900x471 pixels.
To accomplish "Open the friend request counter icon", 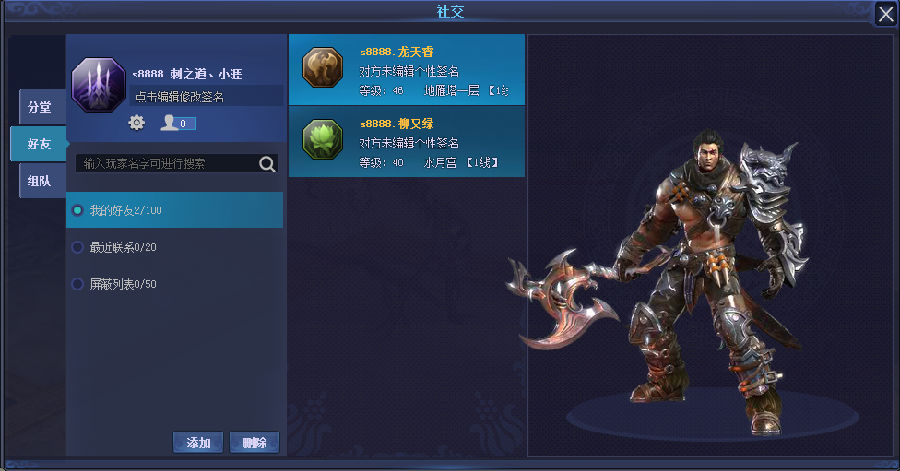I will click(x=177, y=123).
